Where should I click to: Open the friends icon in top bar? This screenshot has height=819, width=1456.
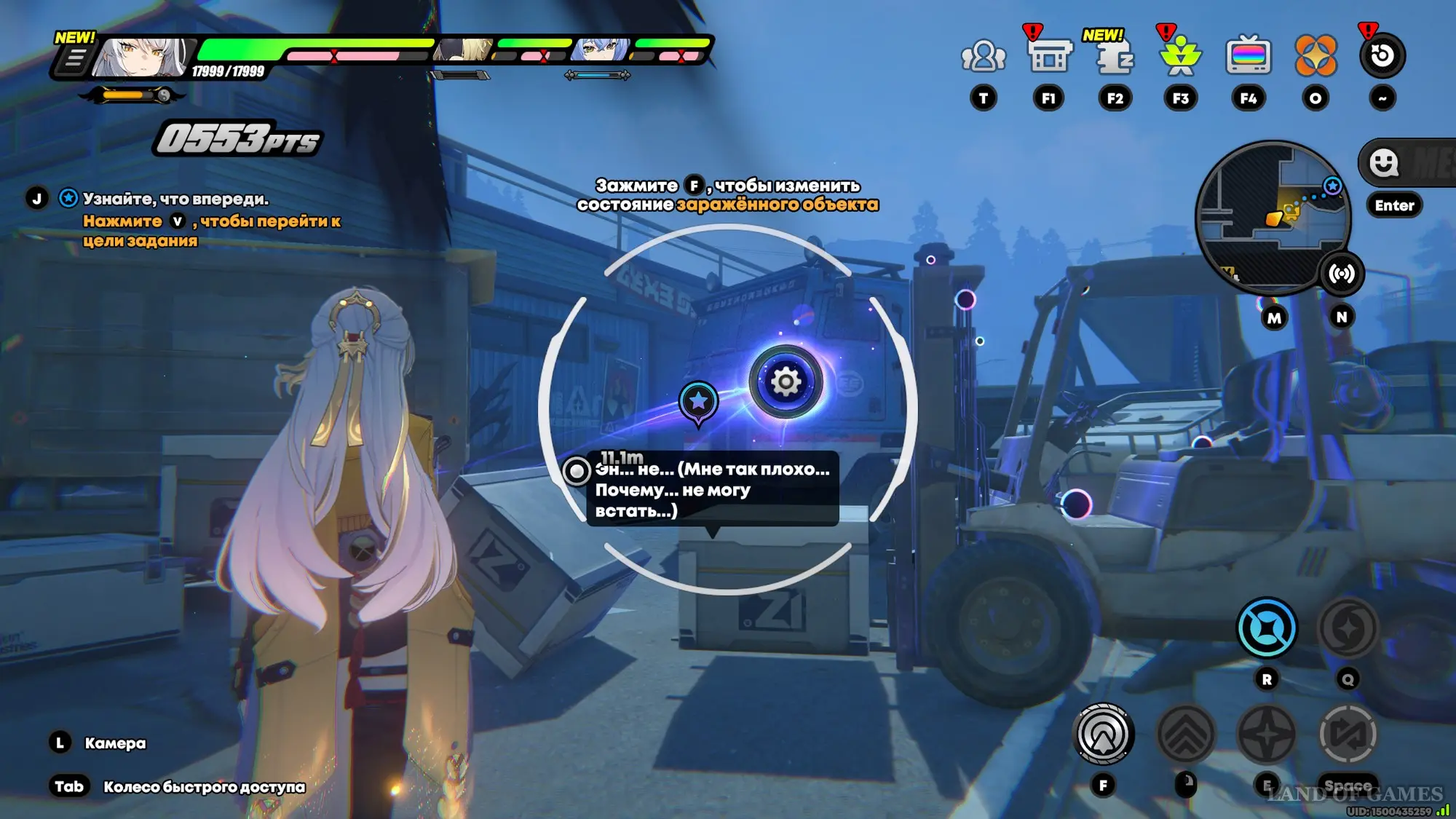[x=983, y=56]
